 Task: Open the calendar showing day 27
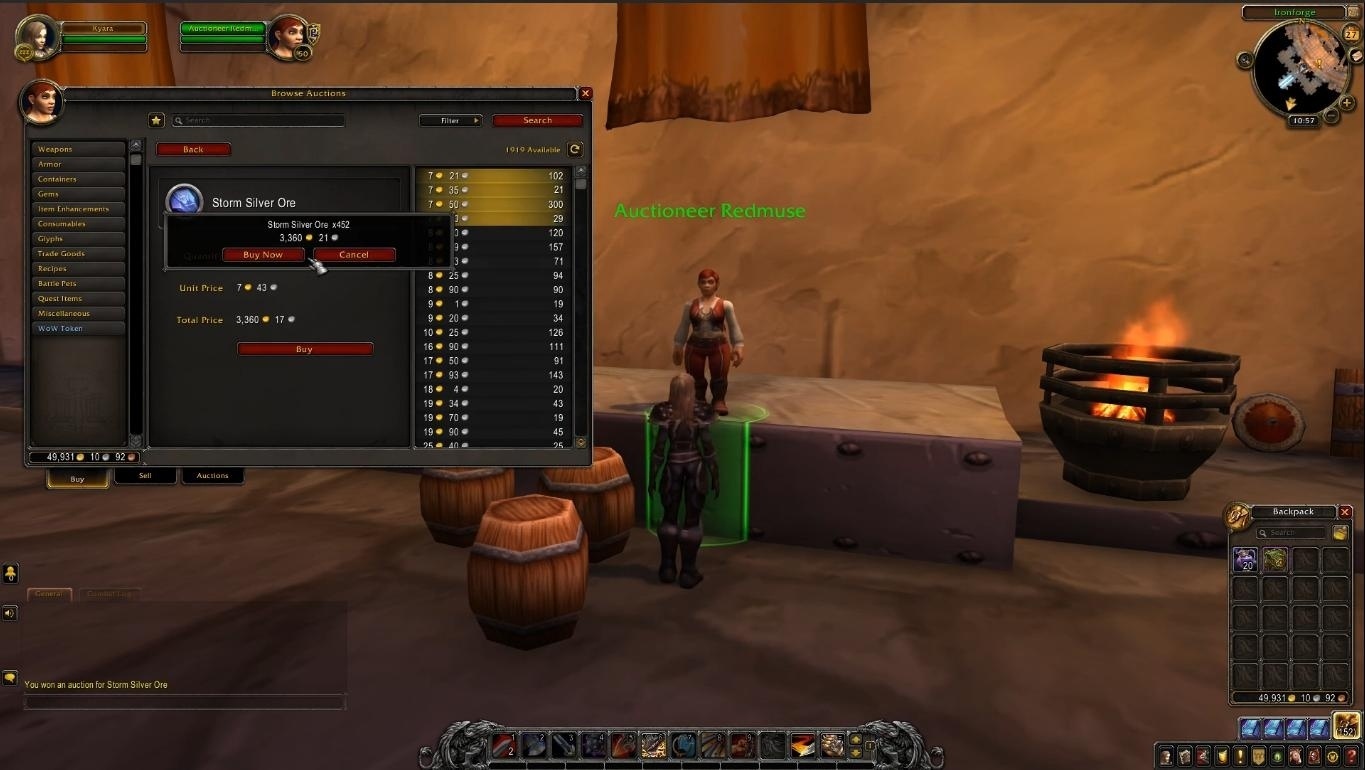[1351, 35]
